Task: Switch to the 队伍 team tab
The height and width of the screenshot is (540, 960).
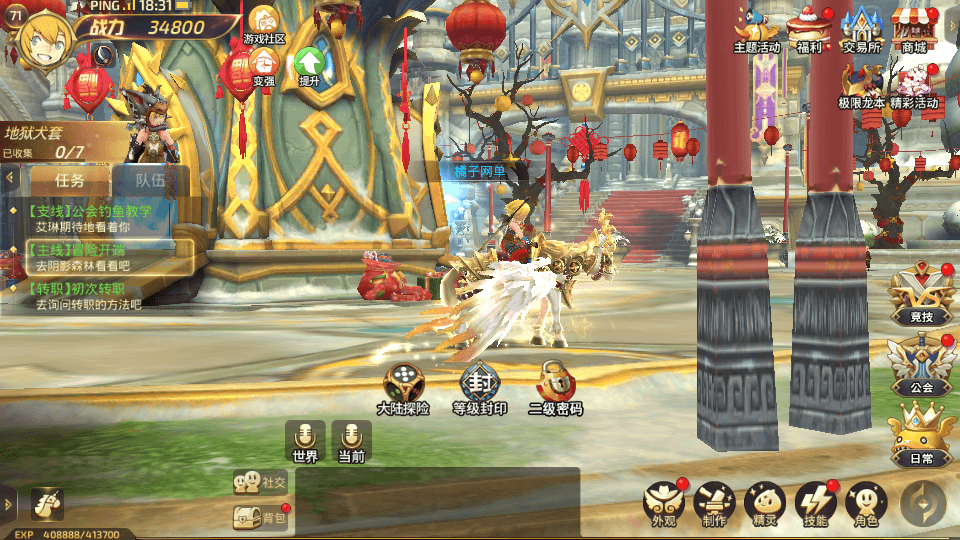Action: (150, 180)
